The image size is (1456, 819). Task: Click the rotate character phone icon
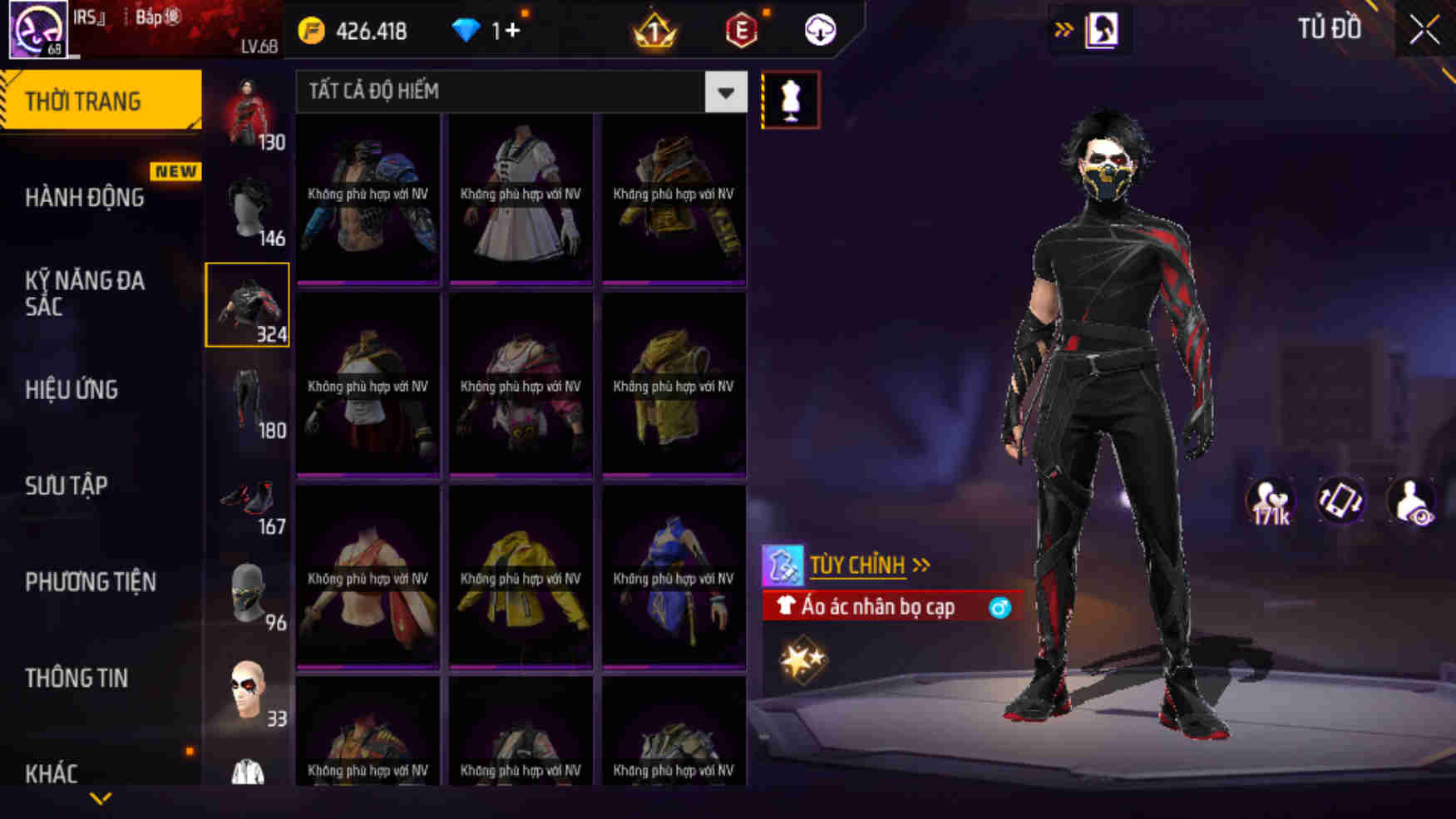(1340, 500)
